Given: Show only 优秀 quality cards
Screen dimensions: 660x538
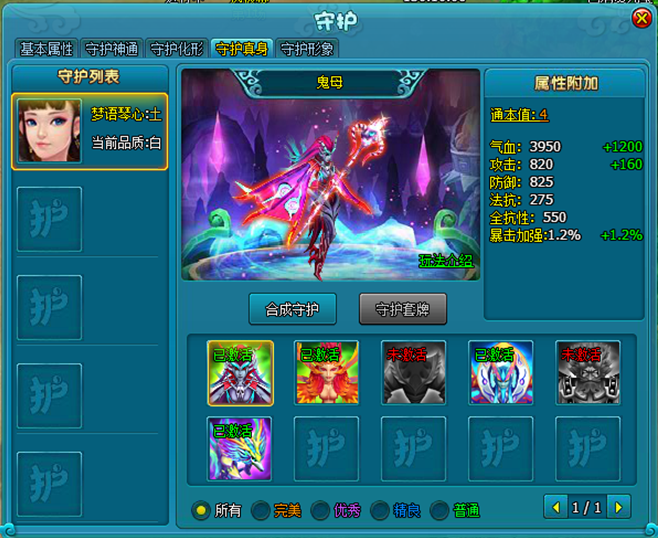Looking at the screenshot, I should click(x=320, y=510).
